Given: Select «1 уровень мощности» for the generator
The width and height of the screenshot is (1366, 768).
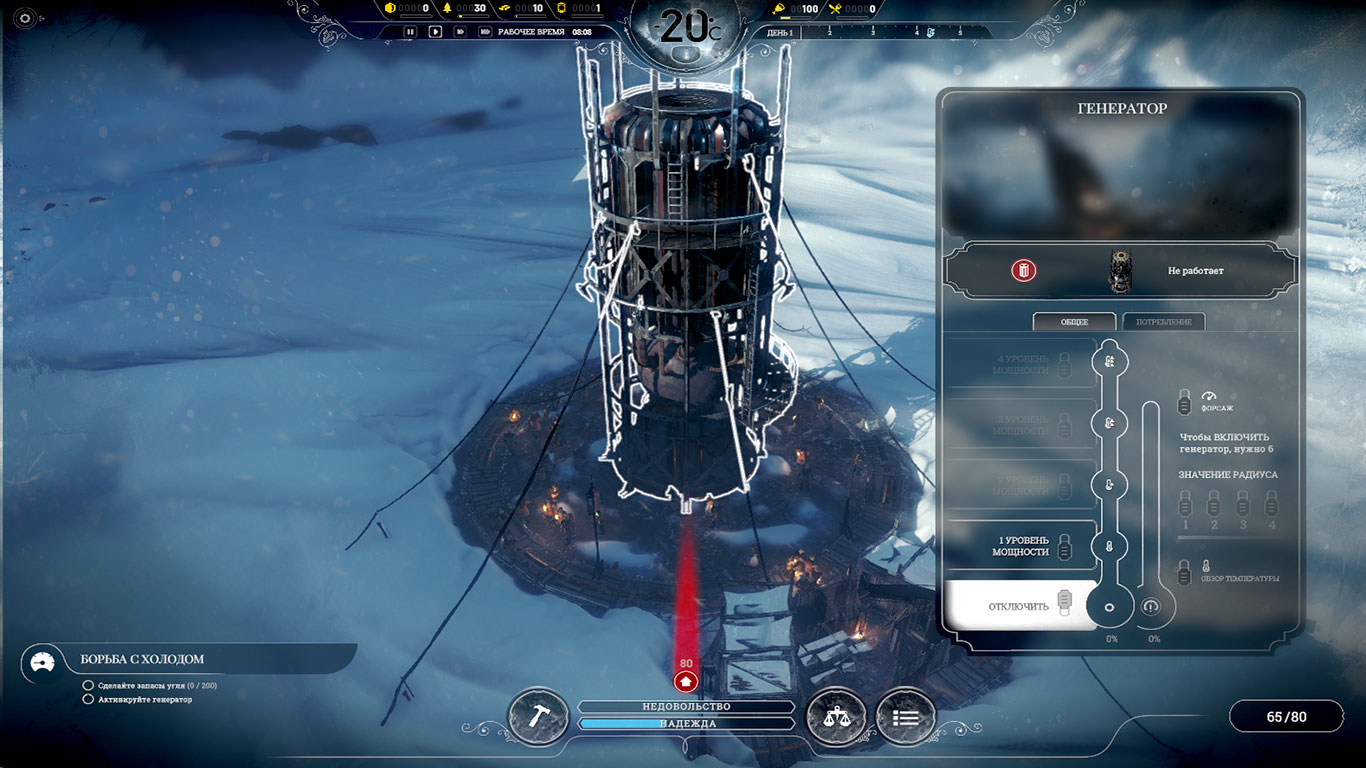Looking at the screenshot, I should tap(1021, 545).
